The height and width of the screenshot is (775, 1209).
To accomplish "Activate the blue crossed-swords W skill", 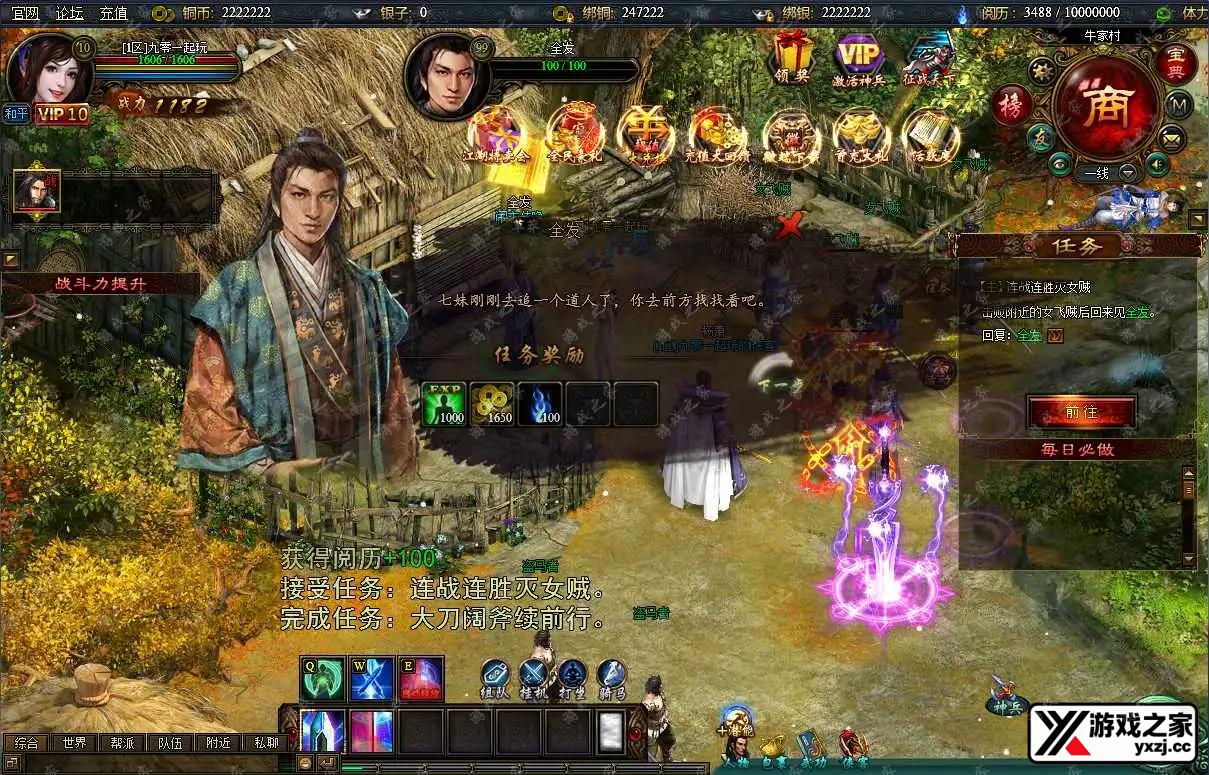I will [x=371, y=680].
